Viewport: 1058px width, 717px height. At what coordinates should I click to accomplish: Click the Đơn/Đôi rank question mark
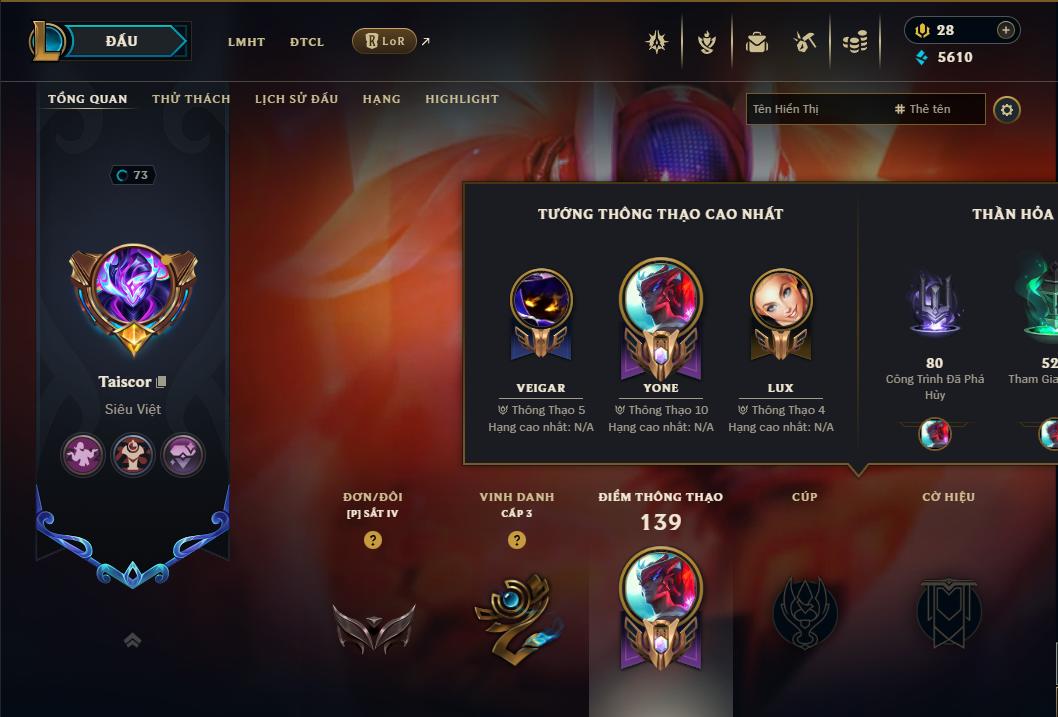point(373,540)
